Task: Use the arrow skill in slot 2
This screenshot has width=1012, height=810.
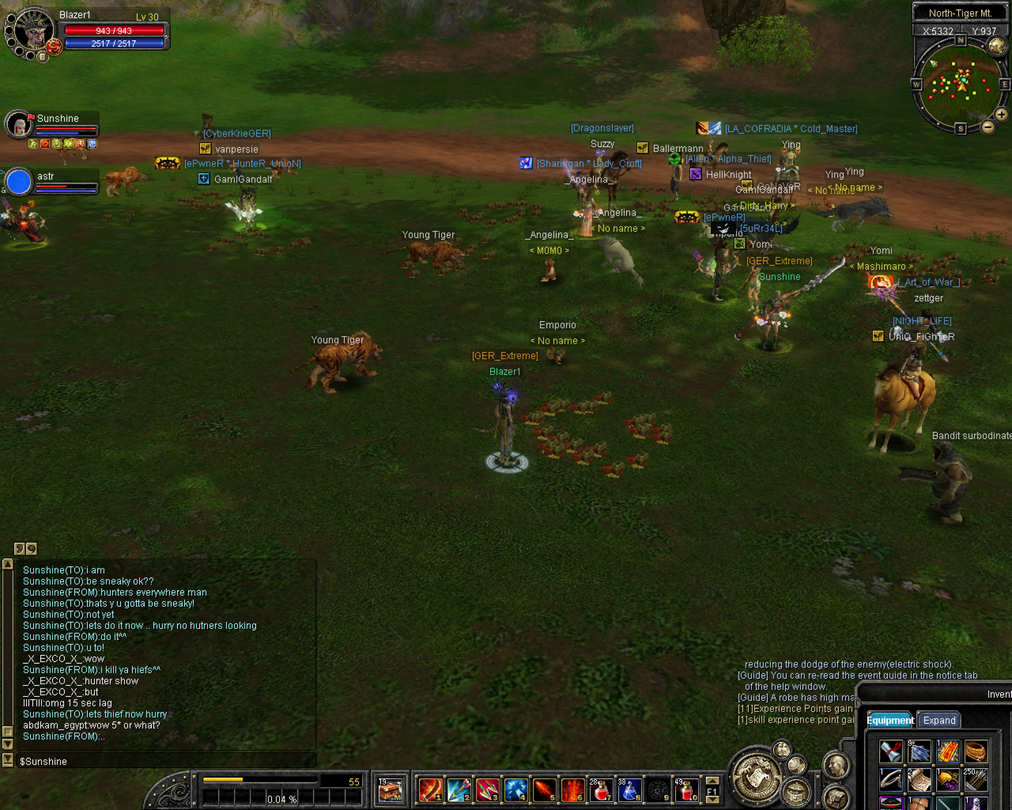Action: point(458,790)
